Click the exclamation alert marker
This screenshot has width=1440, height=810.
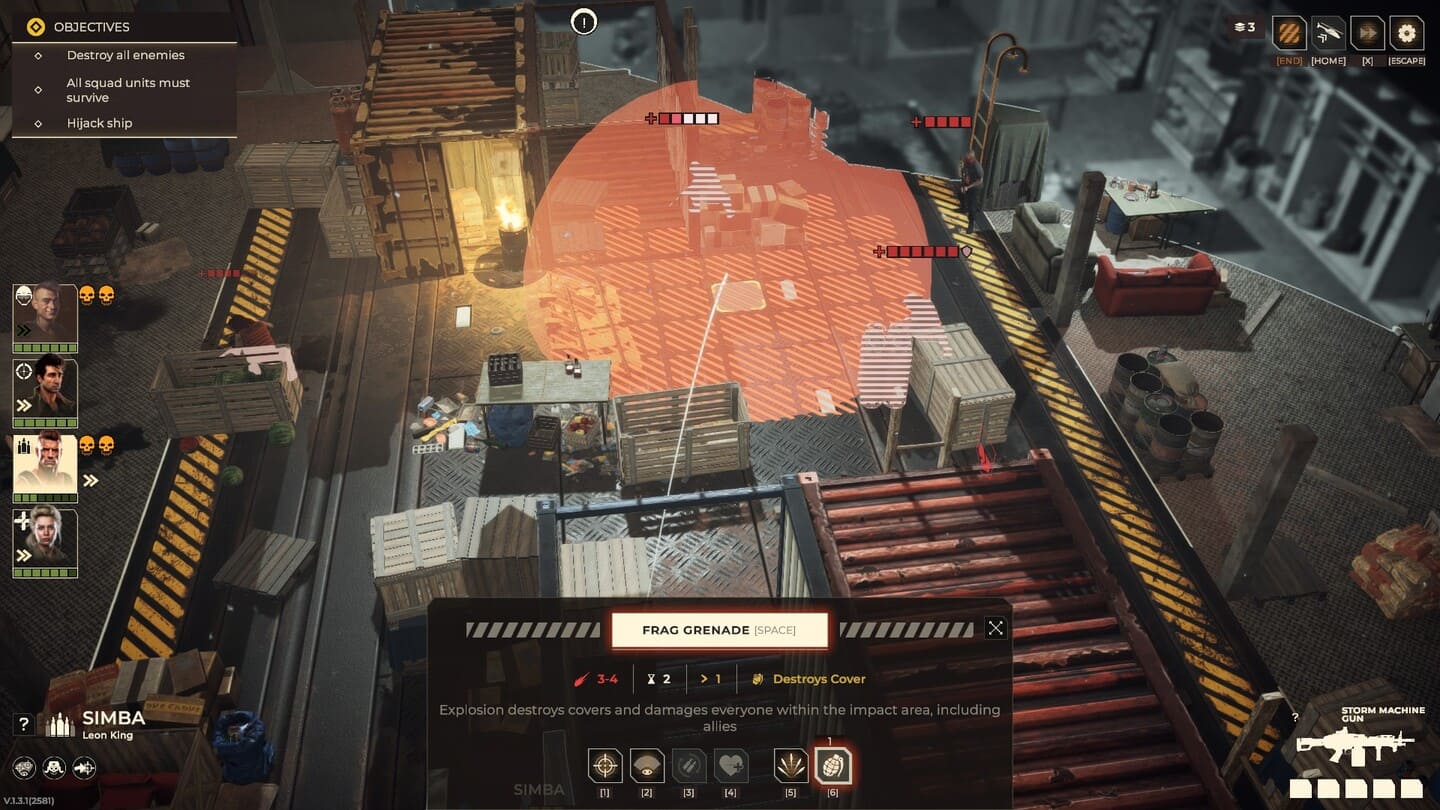click(x=584, y=21)
